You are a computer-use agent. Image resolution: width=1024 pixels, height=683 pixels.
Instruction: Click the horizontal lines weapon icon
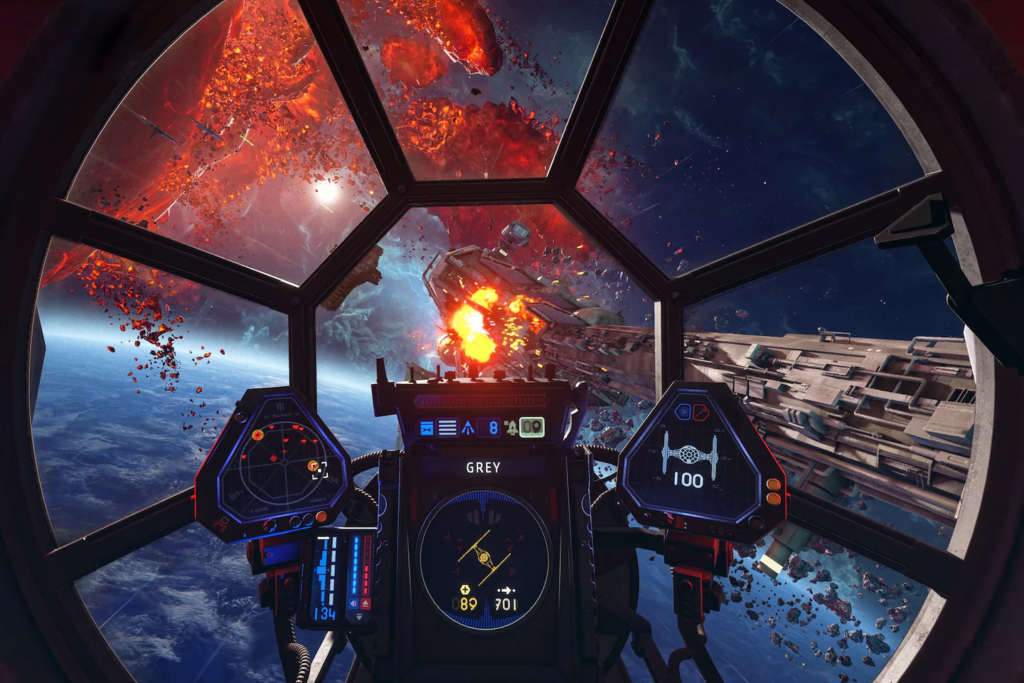tap(447, 428)
